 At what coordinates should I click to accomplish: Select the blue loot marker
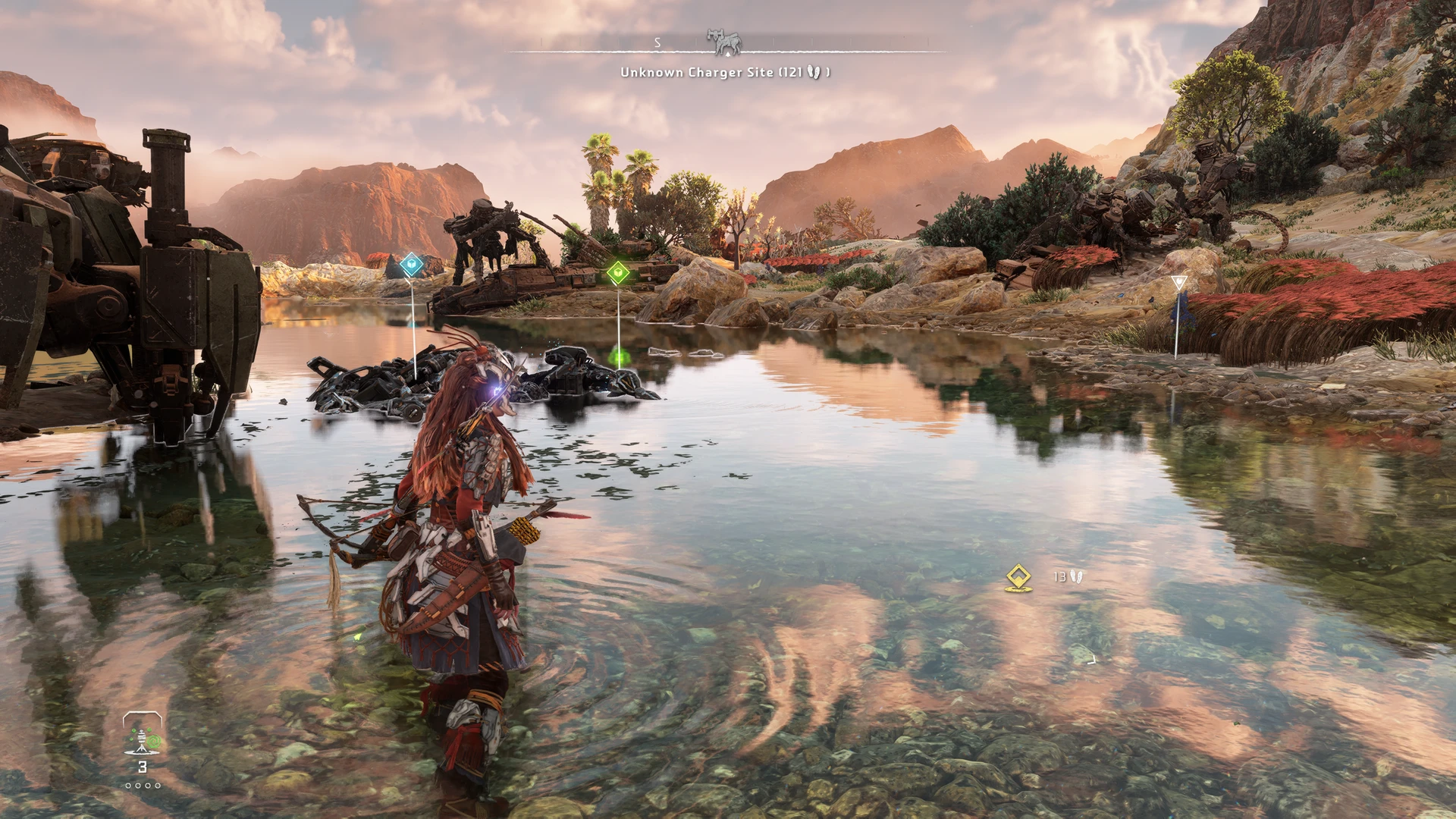(x=411, y=265)
